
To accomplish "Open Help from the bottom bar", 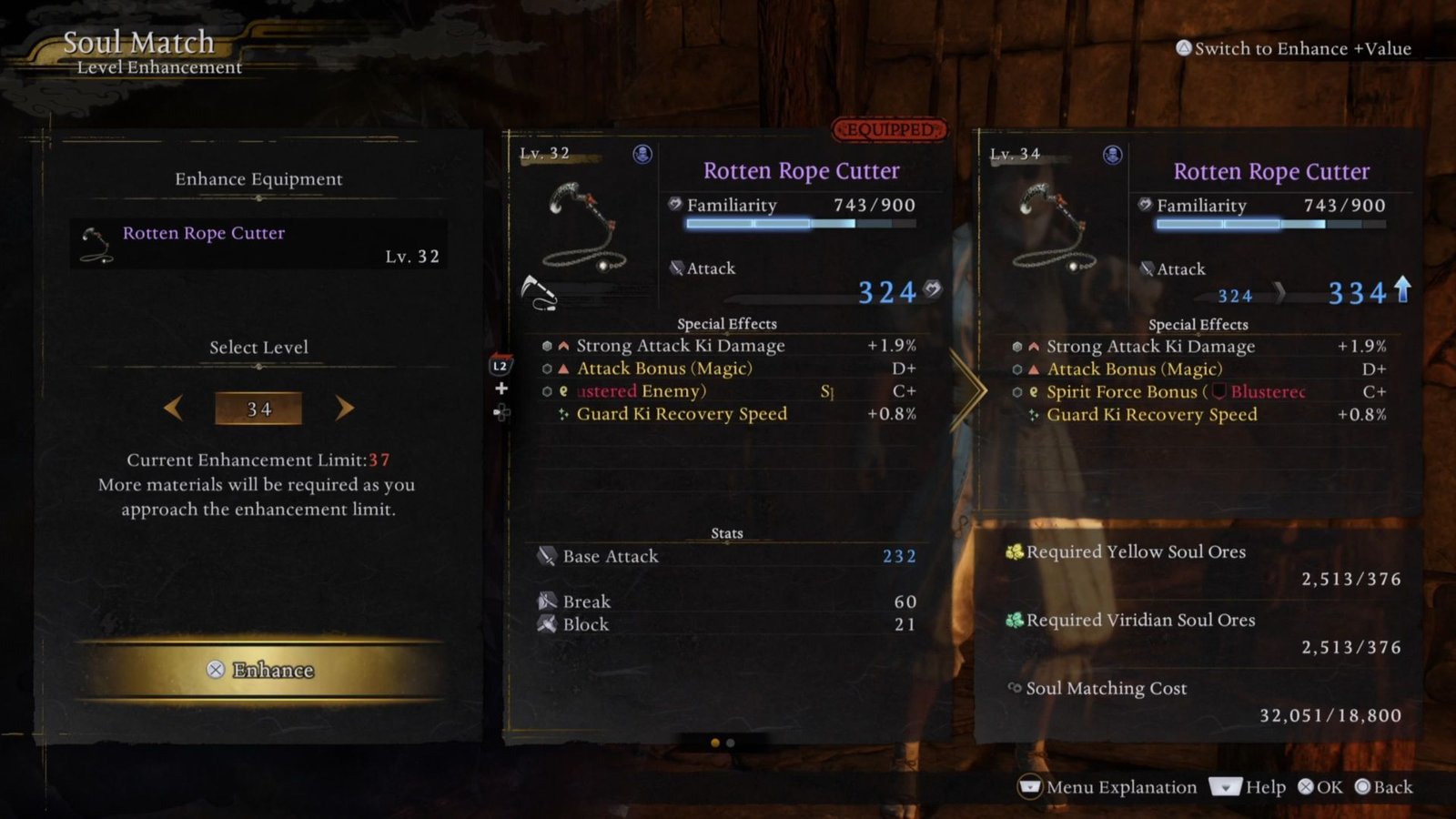I will [x=1249, y=787].
